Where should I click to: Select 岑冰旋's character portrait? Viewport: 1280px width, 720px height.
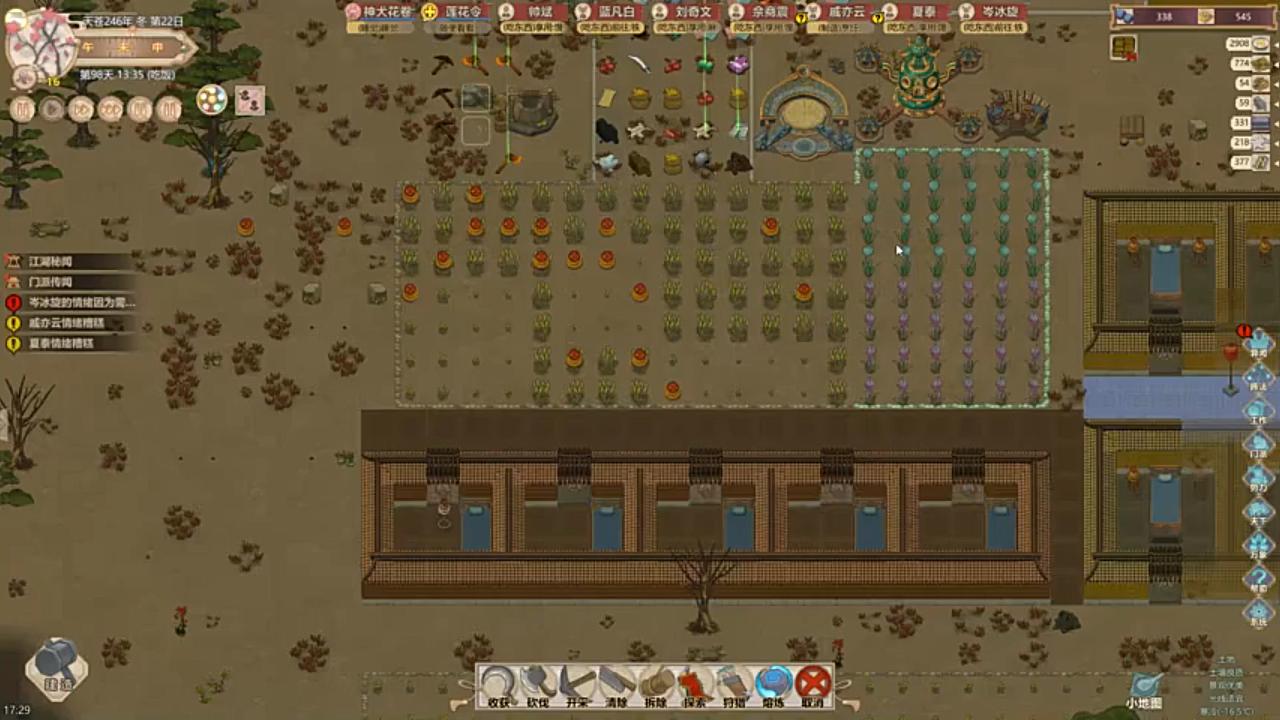click(x=964, y=13)
